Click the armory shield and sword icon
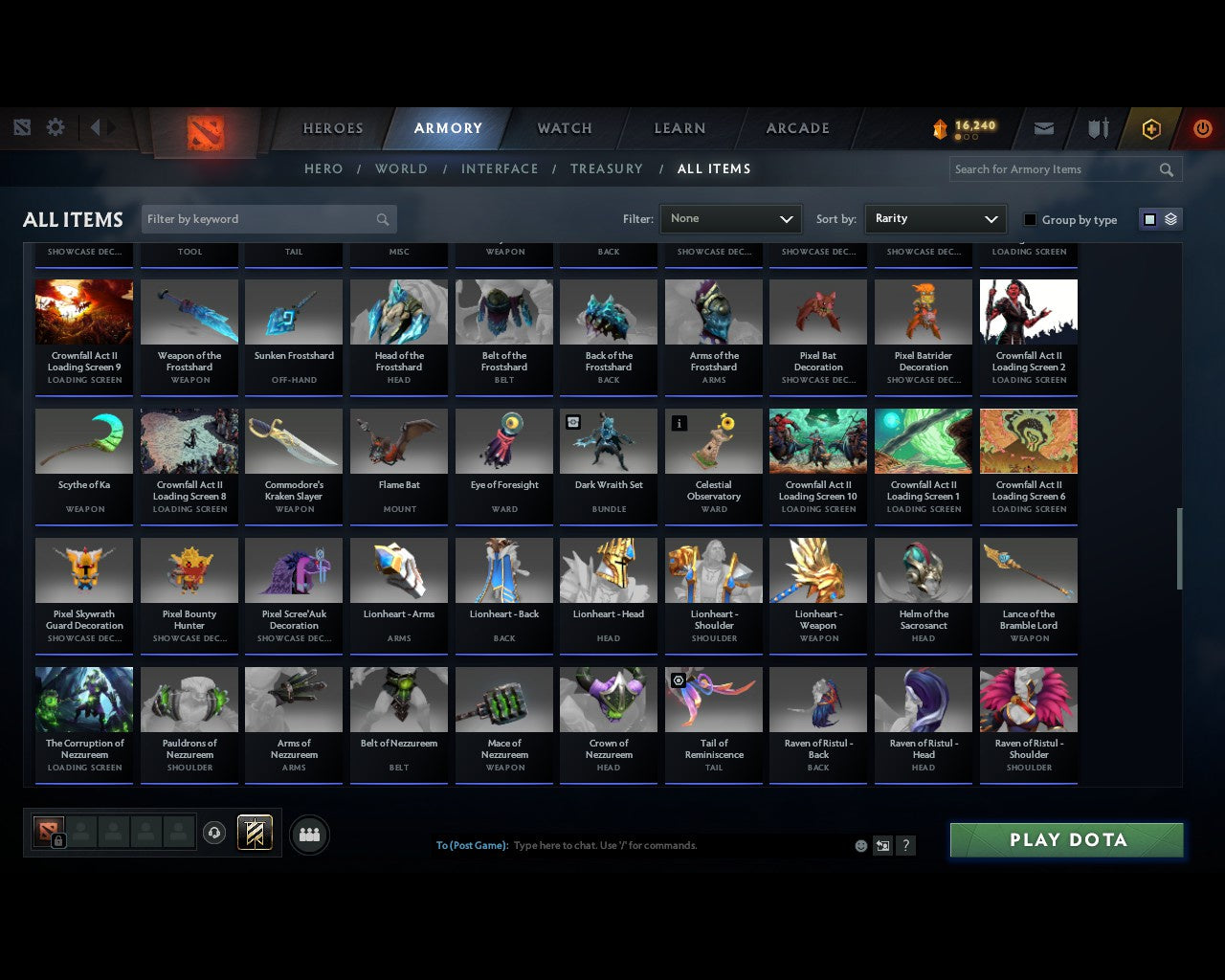This screenshot has height=980, width=1225. pyautogui.click(x=1097, y=127)
